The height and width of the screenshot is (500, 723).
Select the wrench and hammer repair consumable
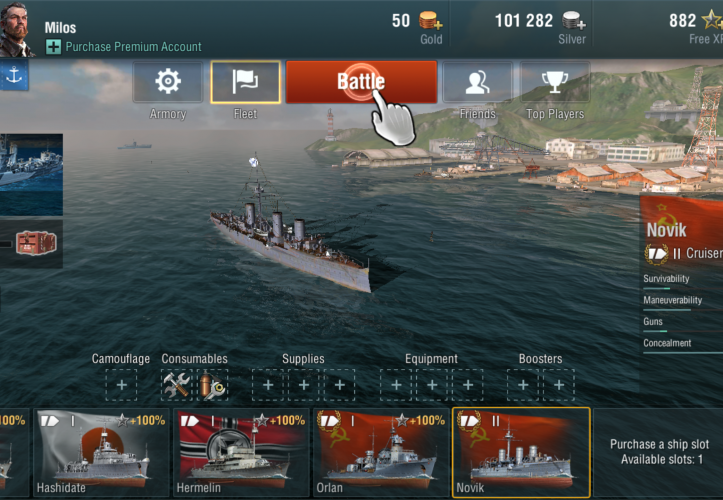coord(176,384)
